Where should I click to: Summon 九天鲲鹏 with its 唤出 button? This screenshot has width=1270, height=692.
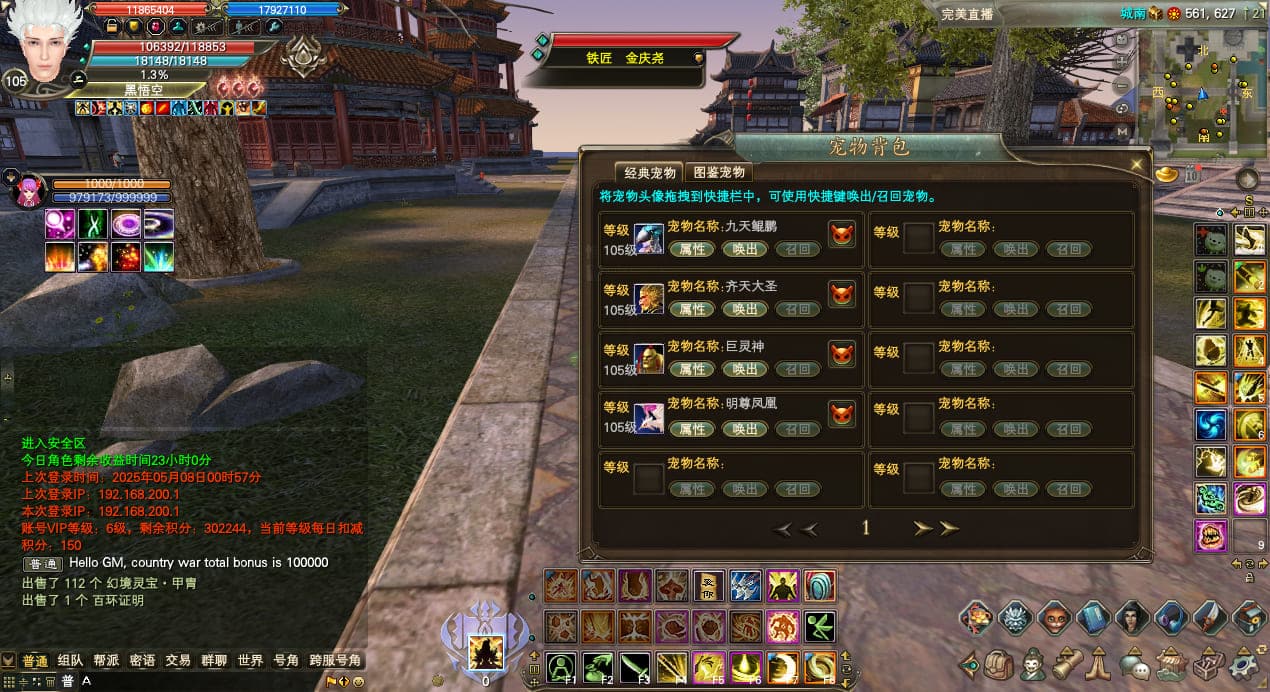[x=745, y=249]
